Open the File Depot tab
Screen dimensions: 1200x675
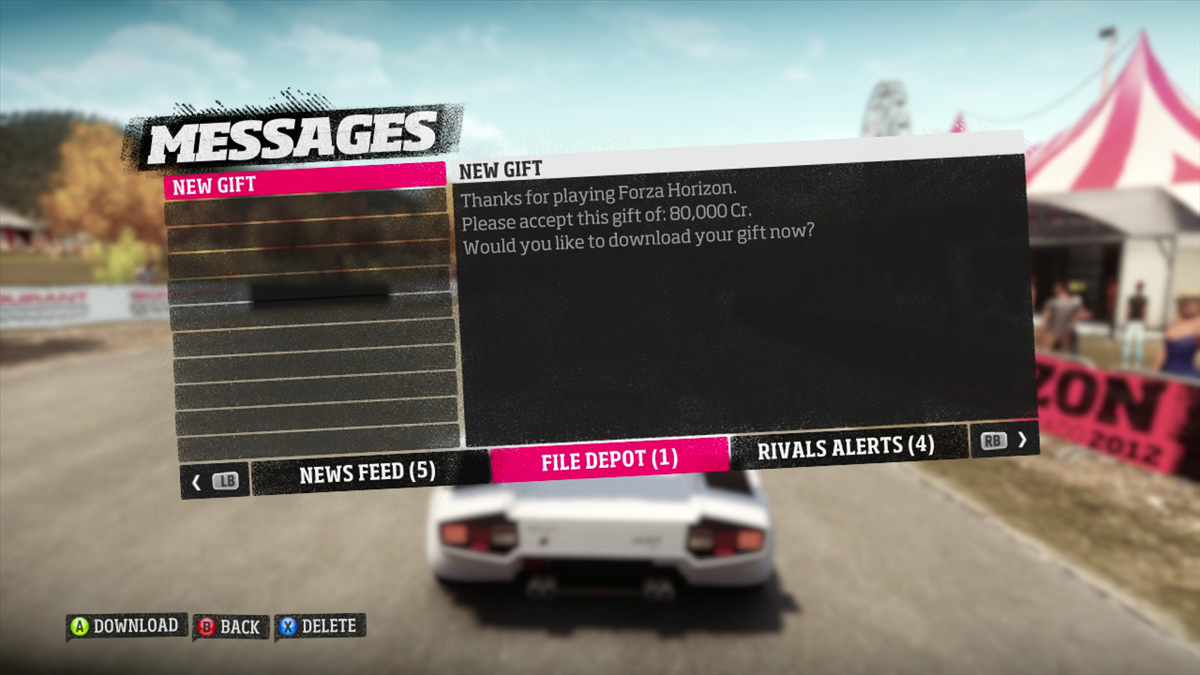pyautogui.click(x=609, y=460)
